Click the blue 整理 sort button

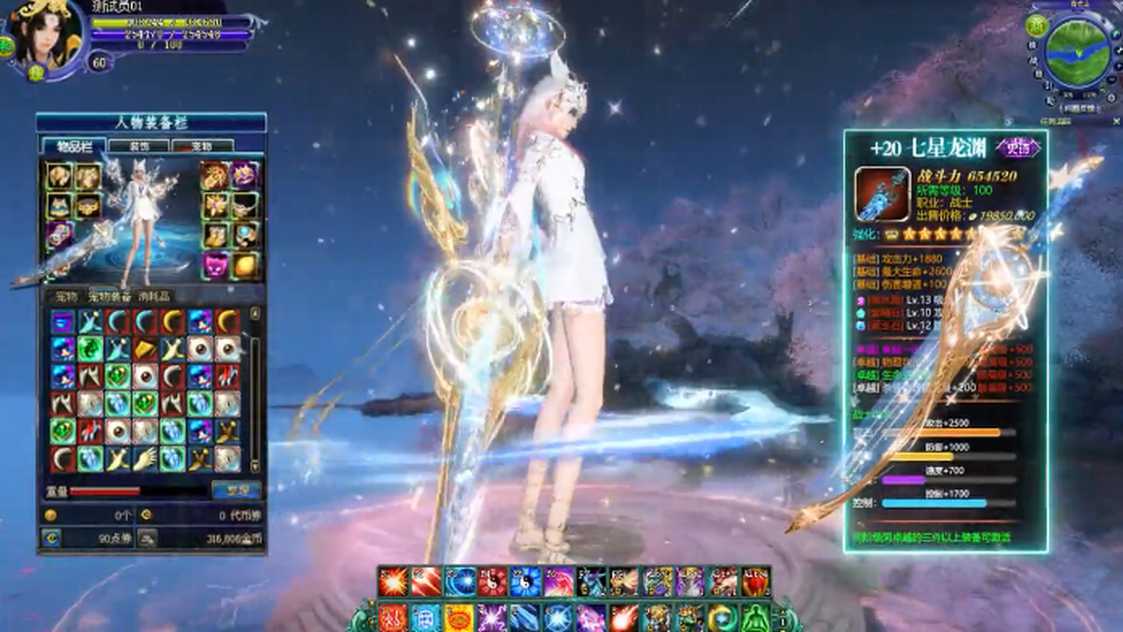[x=236, y=490]
